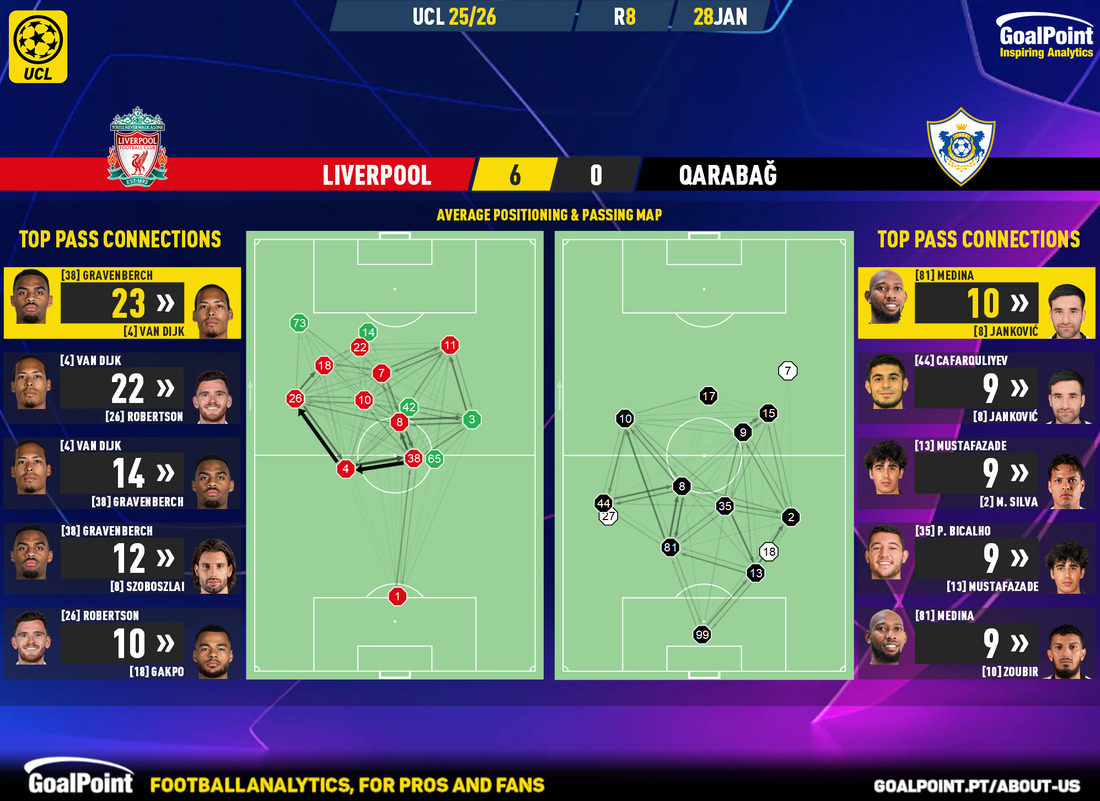Pick the P. Bicalho to Mustafazade connection row
Screen dimensions: 1100x801
[x=976, y=558]
